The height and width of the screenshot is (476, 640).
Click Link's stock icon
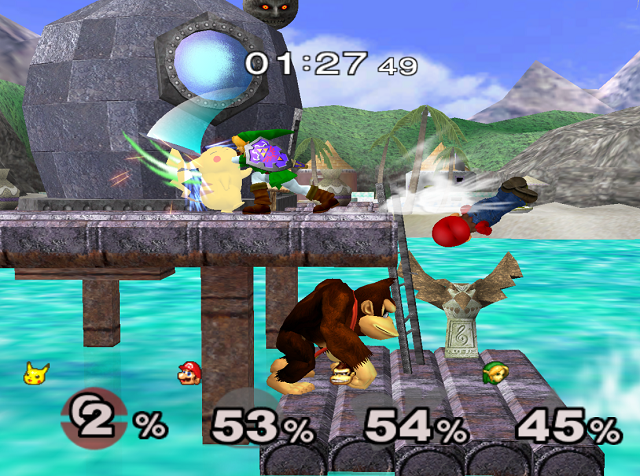pyautogui.click(x=493, y=374)
